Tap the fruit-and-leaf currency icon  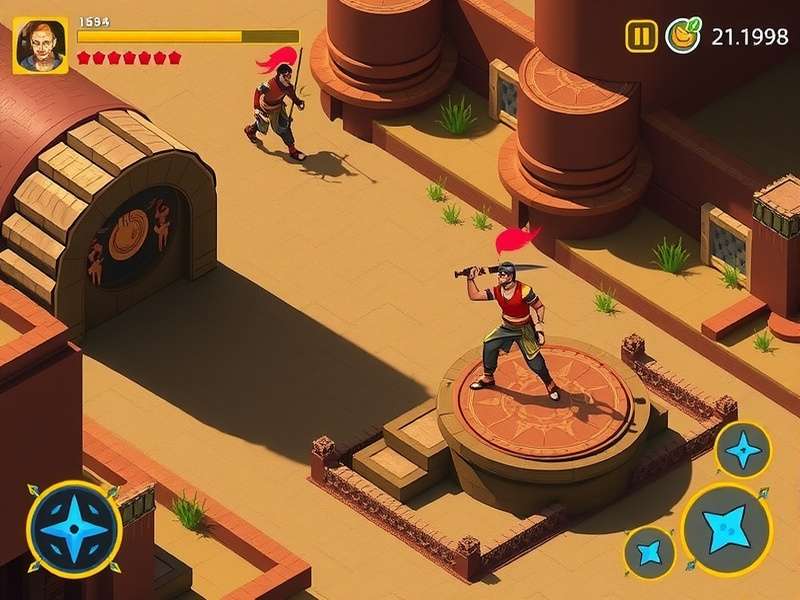click(683, 36)
